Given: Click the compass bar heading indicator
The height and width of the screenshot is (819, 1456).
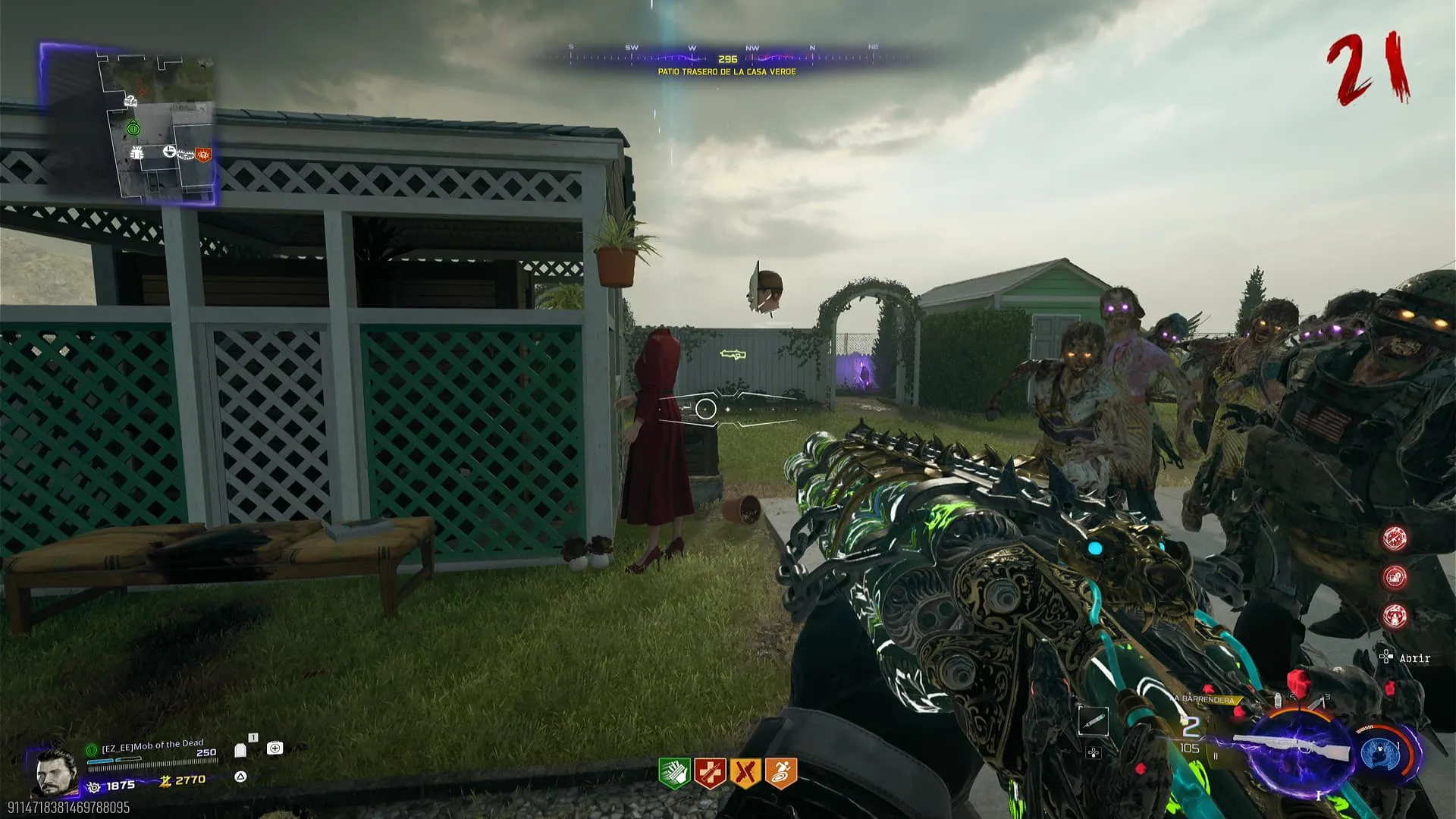Looking at the screenshot, I should coord(727,58).
